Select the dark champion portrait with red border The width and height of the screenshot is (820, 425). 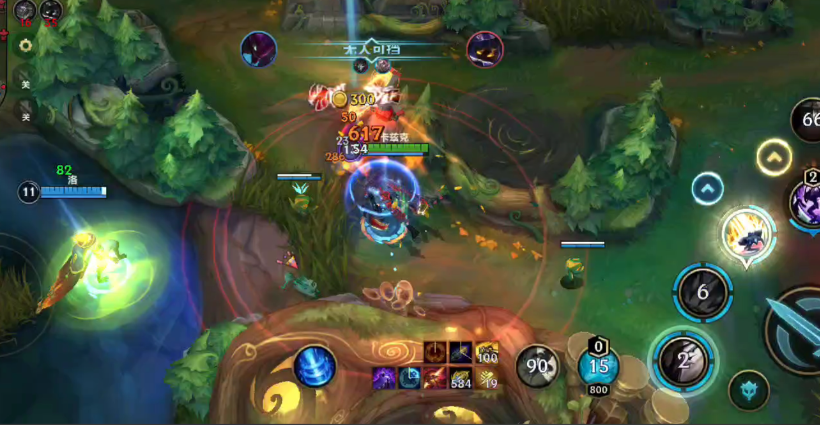pyautogui.click(x=259, y=49)
